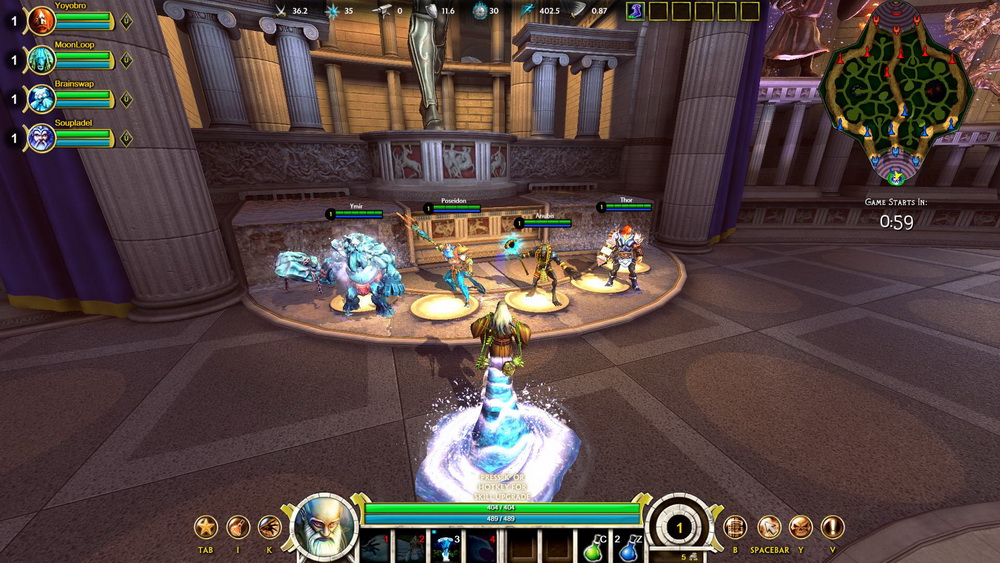The image size is (1000, 563).
Task: Click the purple boots item slot
Action: (x=635, y=11)
